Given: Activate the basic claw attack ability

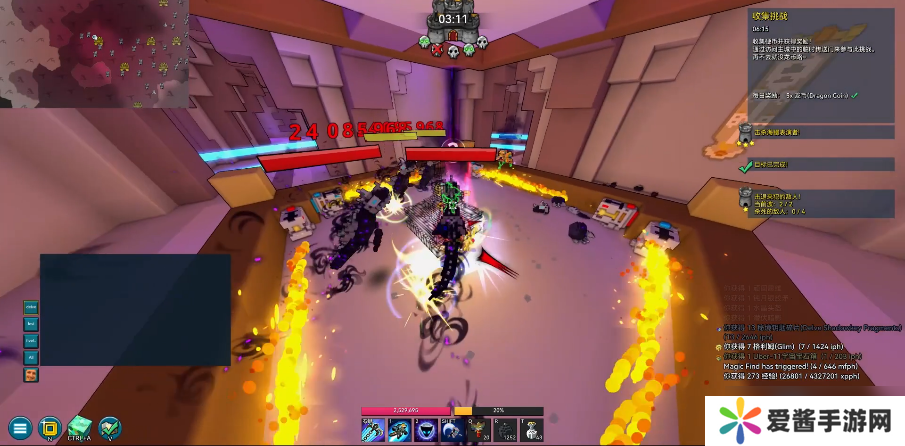Looking at the screenshot, I should point(373,428).
